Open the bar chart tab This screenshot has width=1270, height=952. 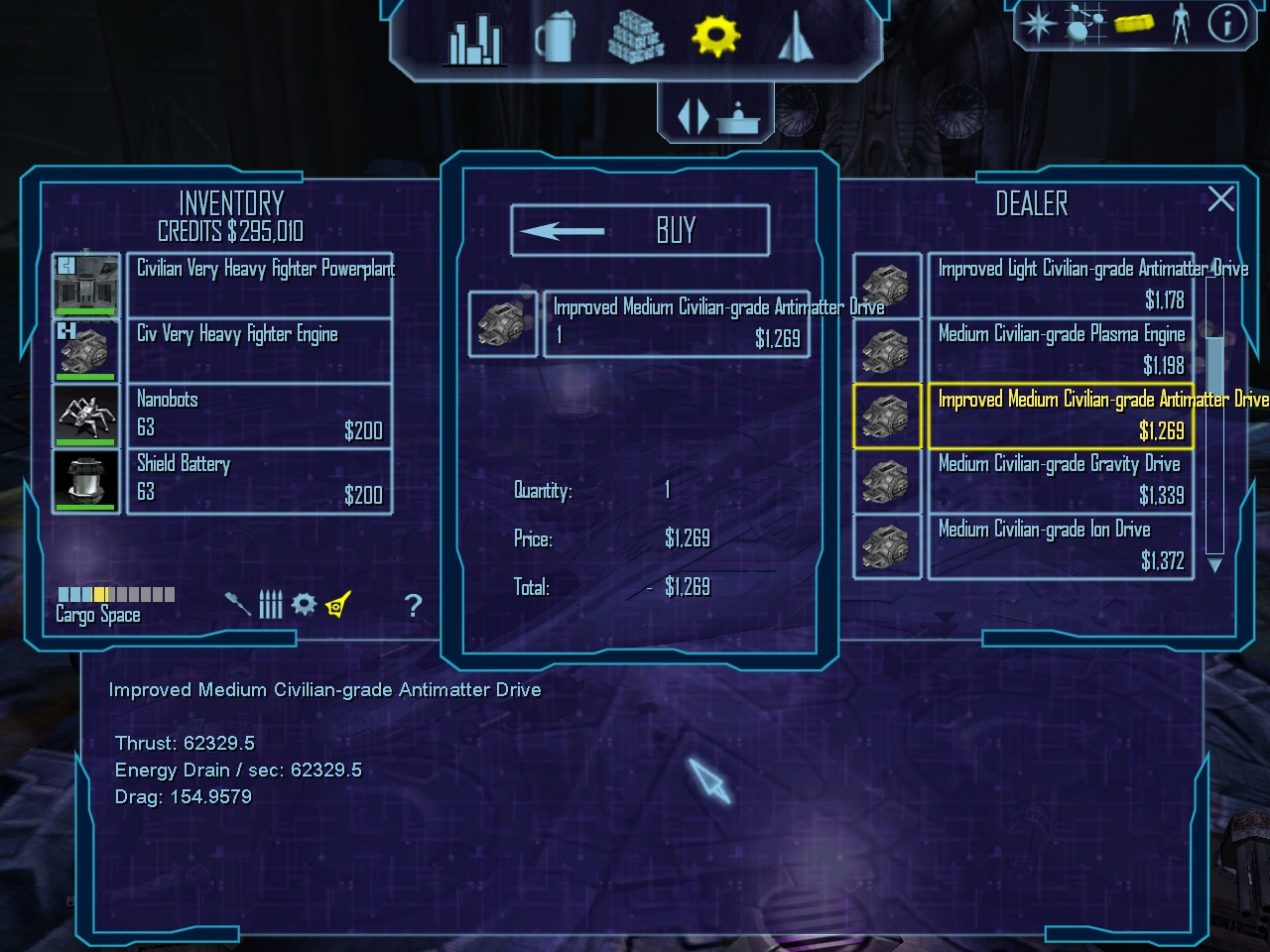475,40
